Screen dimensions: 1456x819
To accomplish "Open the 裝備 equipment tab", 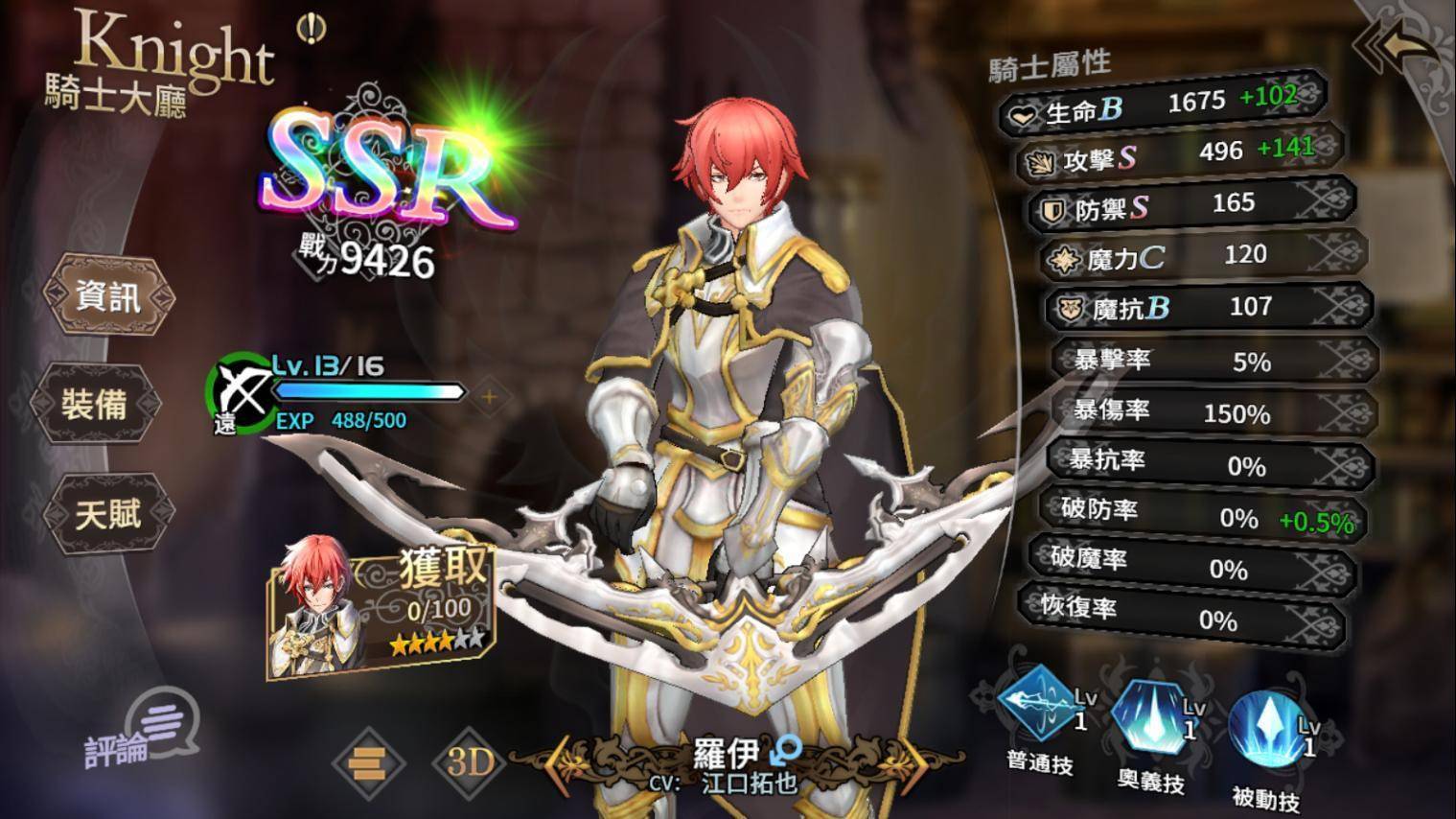I will (93, 405).
